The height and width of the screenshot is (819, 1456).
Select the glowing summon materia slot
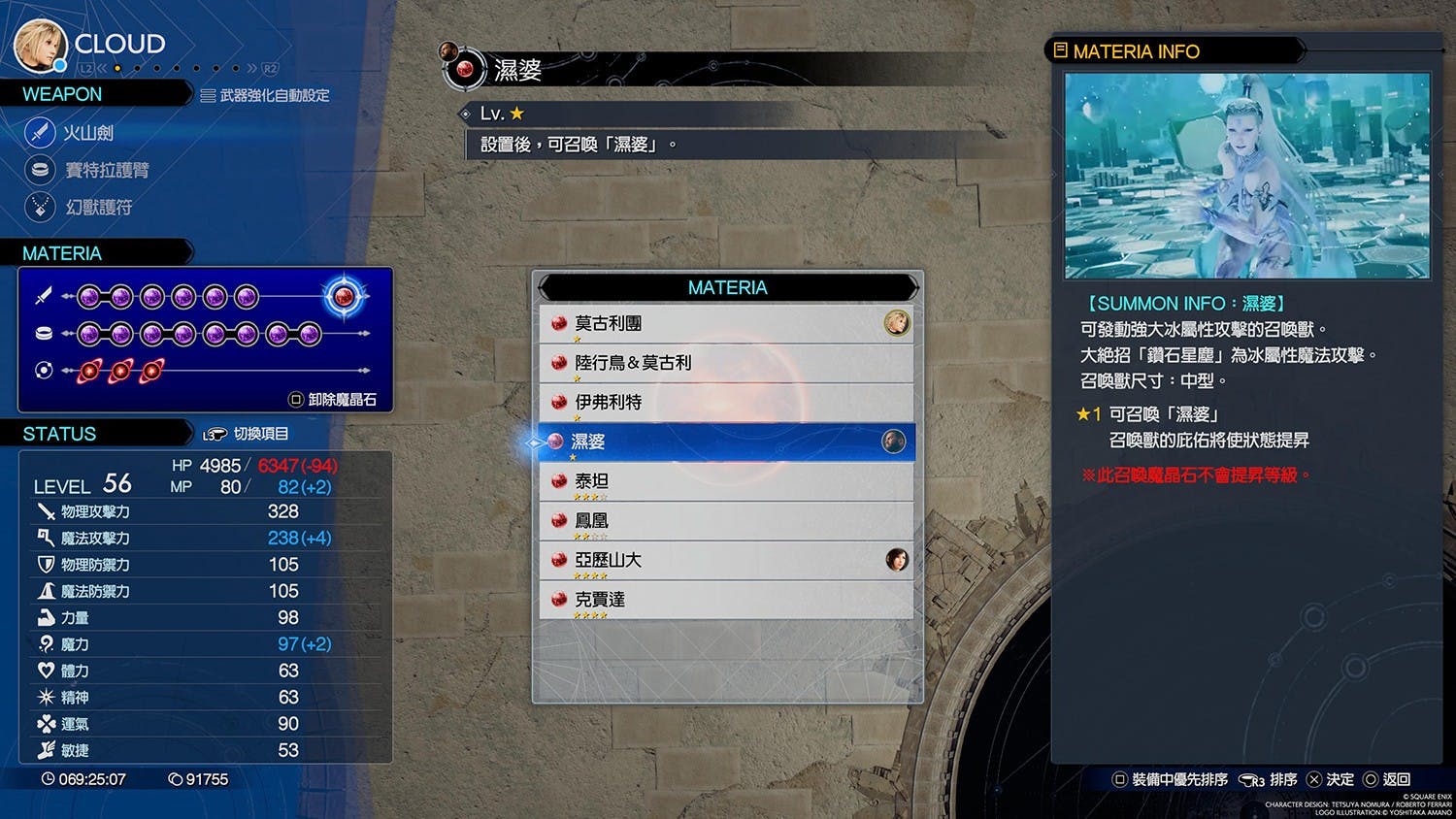(344, 296)
